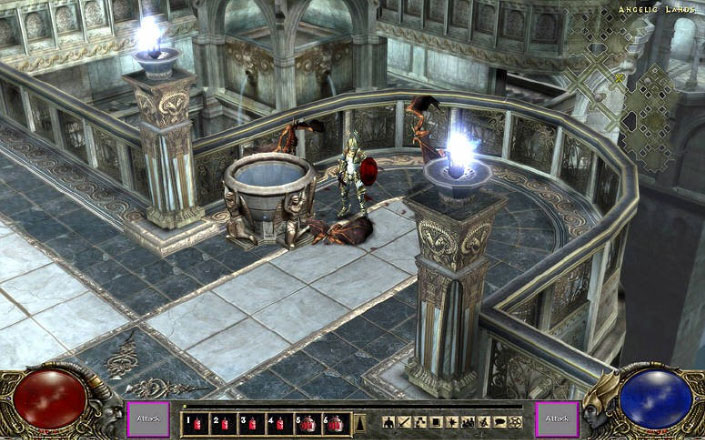Select the red potion in belt slot 3
The width and height of the screenshot is (705, 440).
tap(248, 422)
